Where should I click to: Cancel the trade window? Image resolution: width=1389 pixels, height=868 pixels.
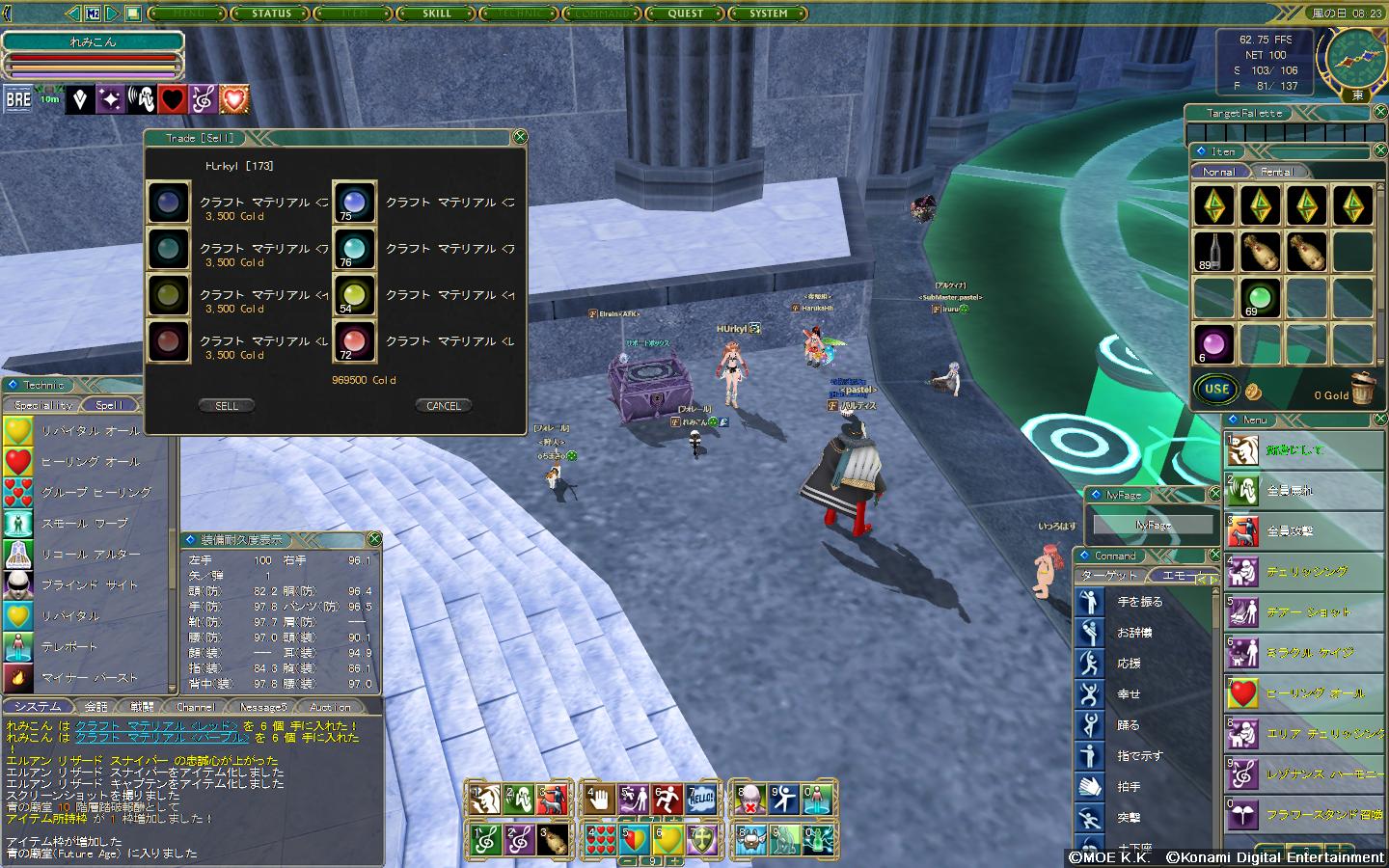443,406
